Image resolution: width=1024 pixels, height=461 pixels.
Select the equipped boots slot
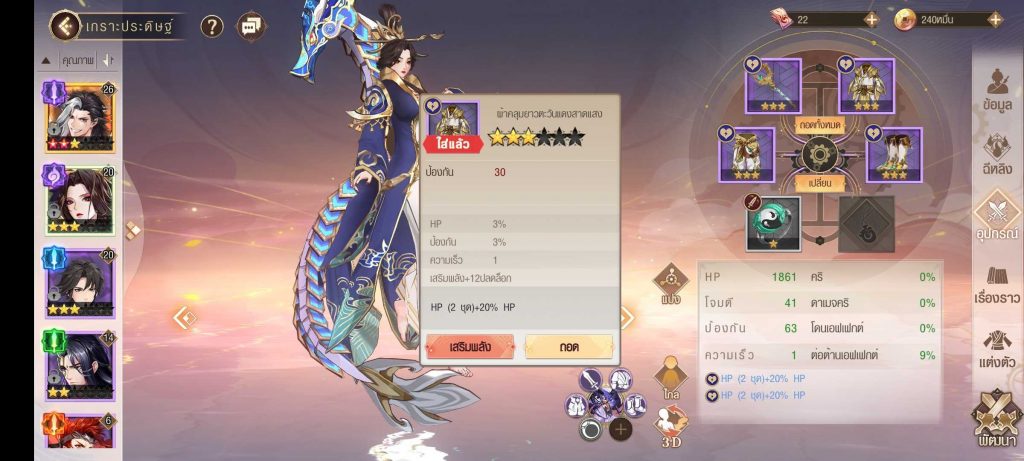892,154
